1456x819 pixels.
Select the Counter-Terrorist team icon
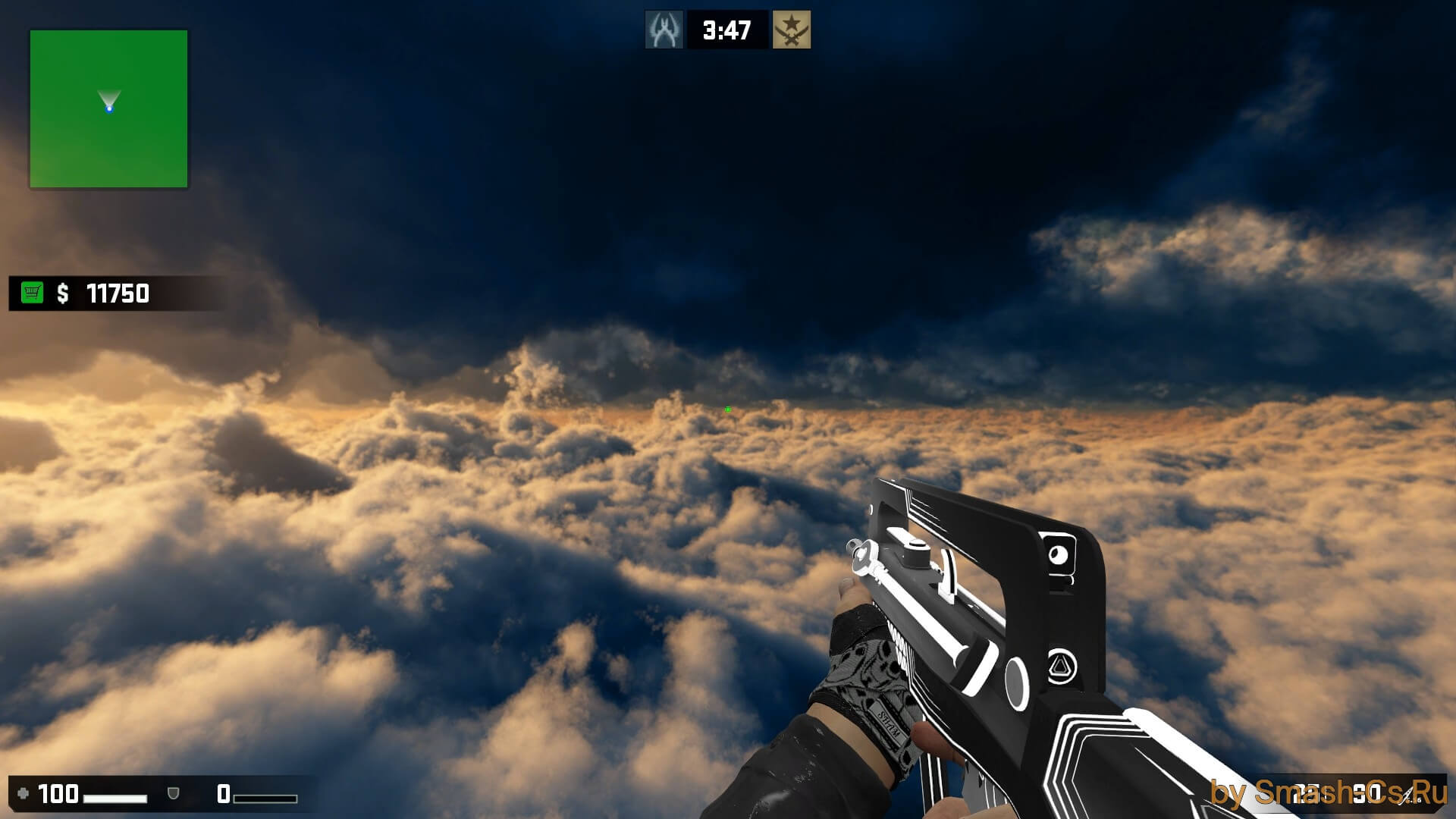click(x=664, y=30)
